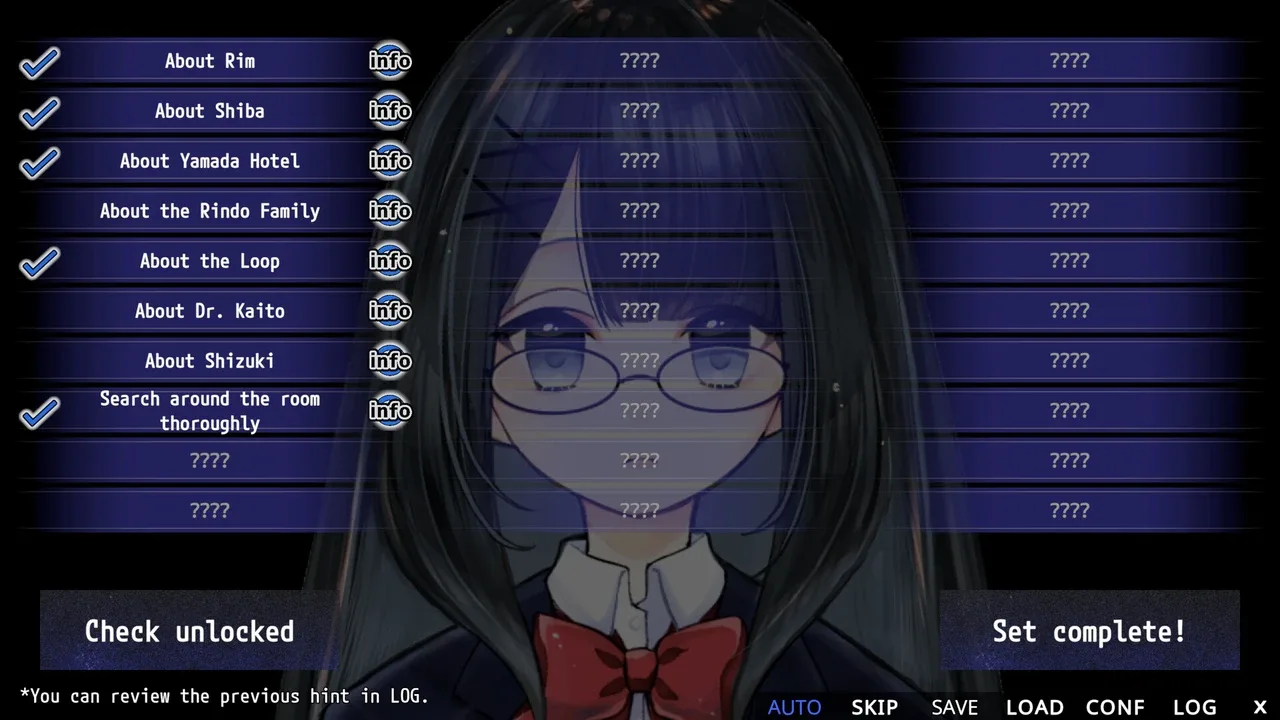Screen dimensions: 1280x720
Task: Choose the About the Loop topic
Action: pyautogui.click(x=210, y=261)
